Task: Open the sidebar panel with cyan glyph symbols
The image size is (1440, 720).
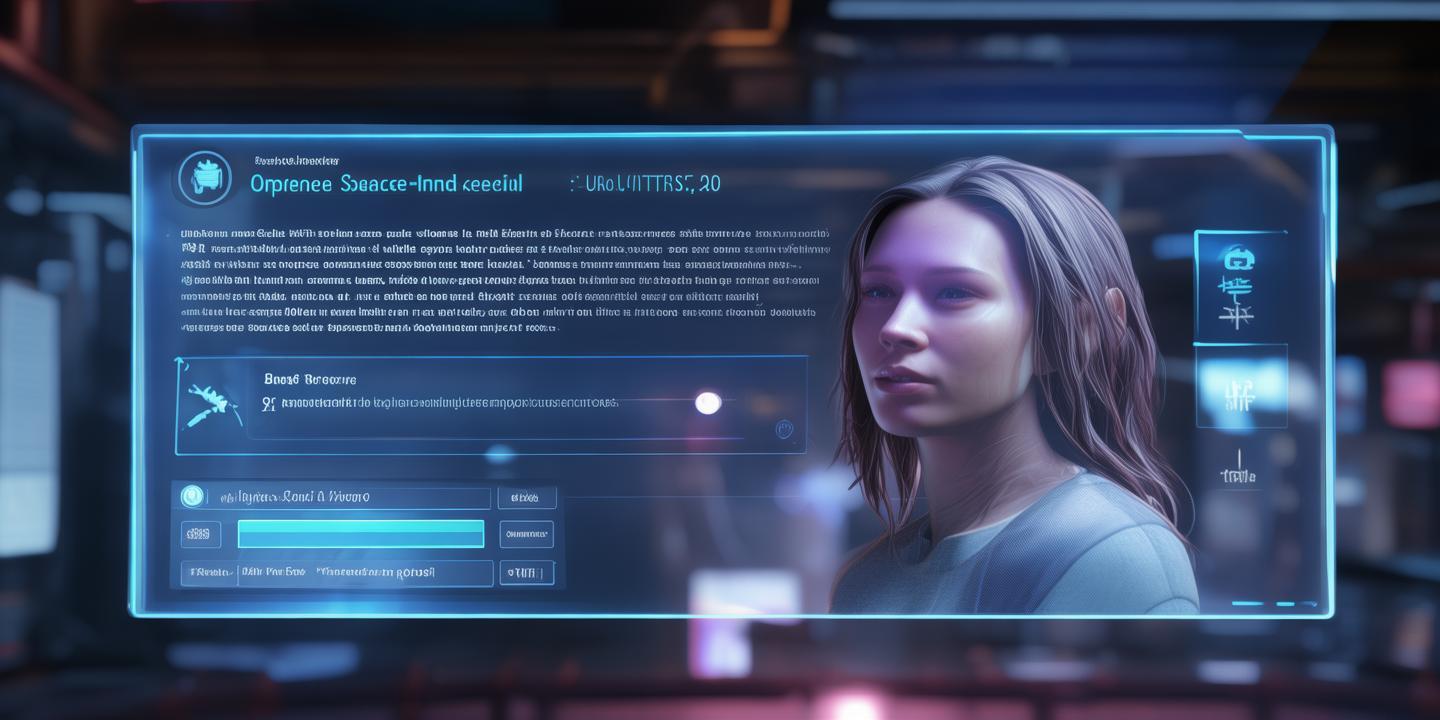Action: point(1240,288)
